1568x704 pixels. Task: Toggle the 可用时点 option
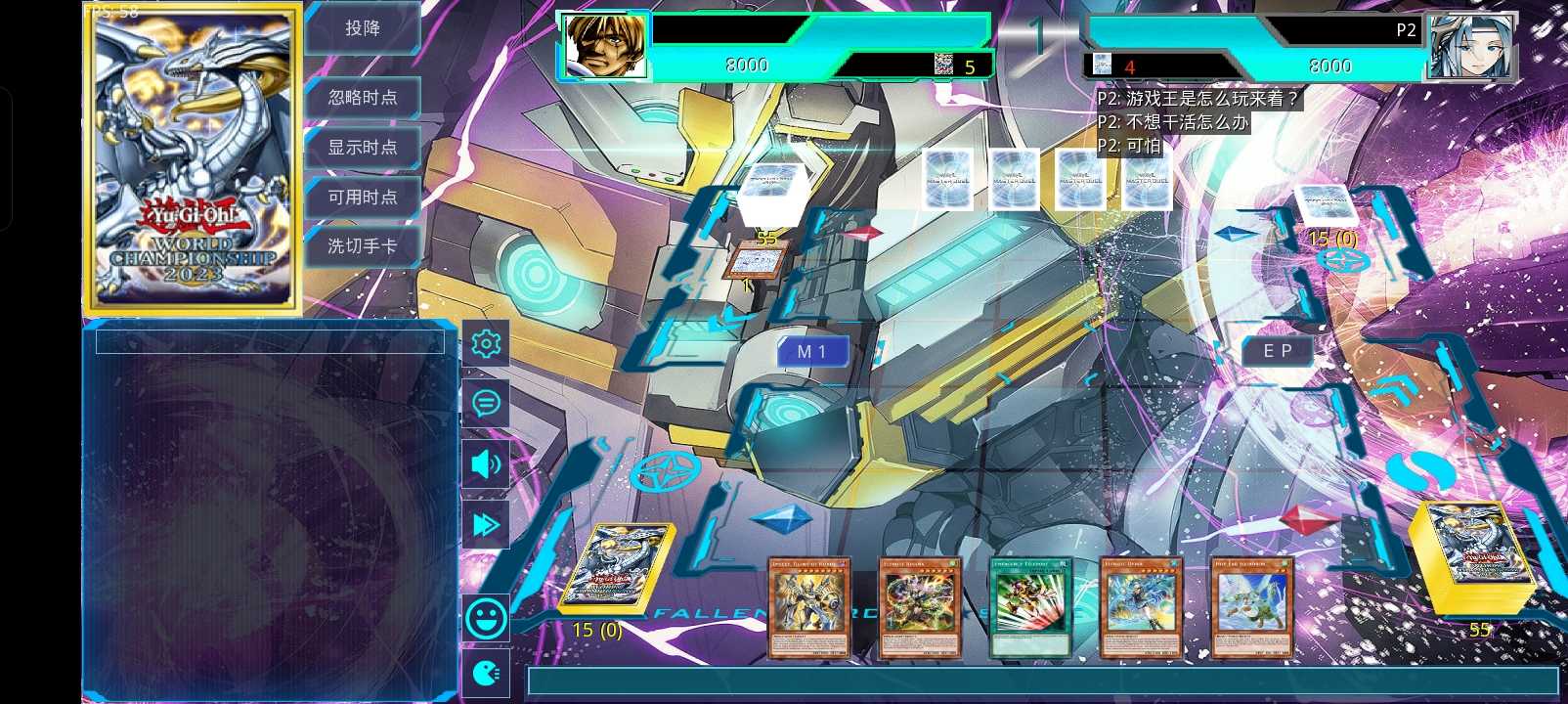tap(363, 198)
